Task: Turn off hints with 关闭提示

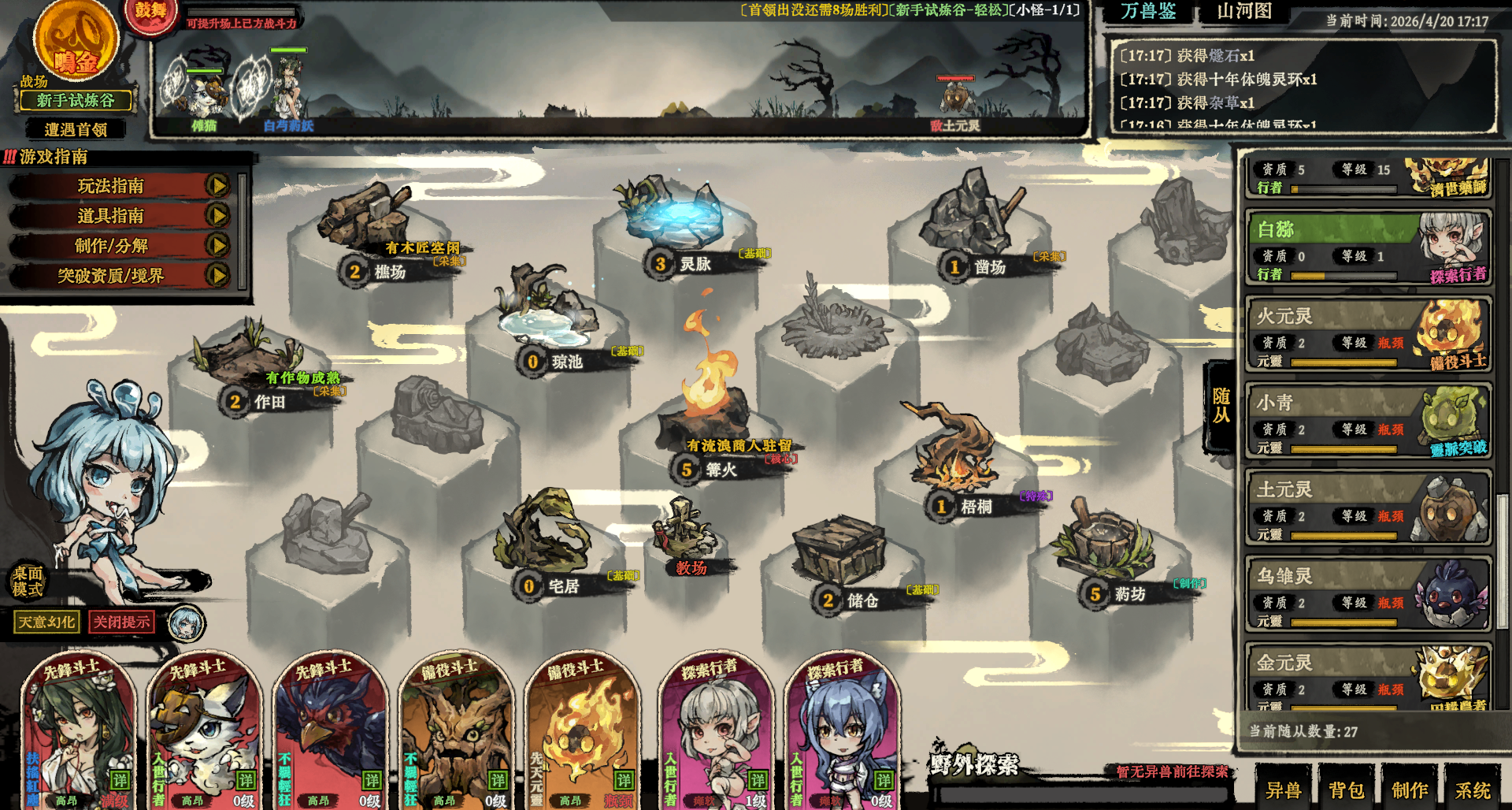Action: coord(121,622)
